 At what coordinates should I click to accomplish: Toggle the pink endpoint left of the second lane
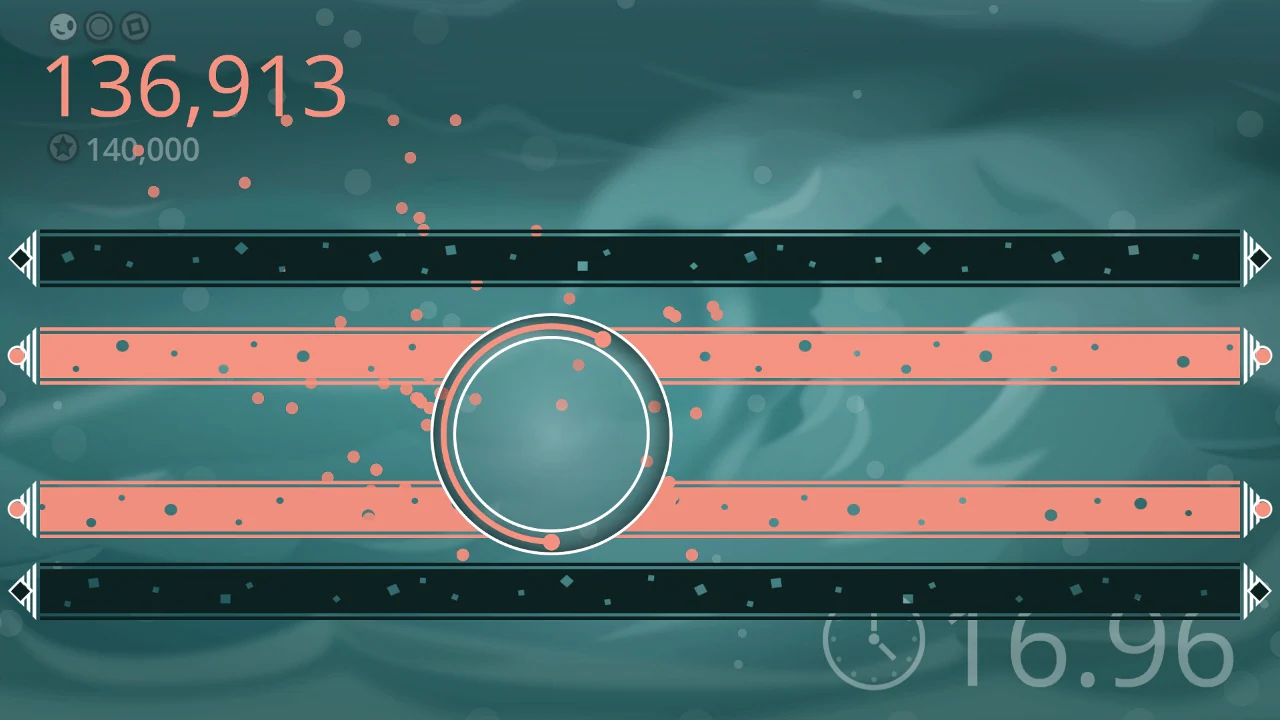[x=18, y=354]
